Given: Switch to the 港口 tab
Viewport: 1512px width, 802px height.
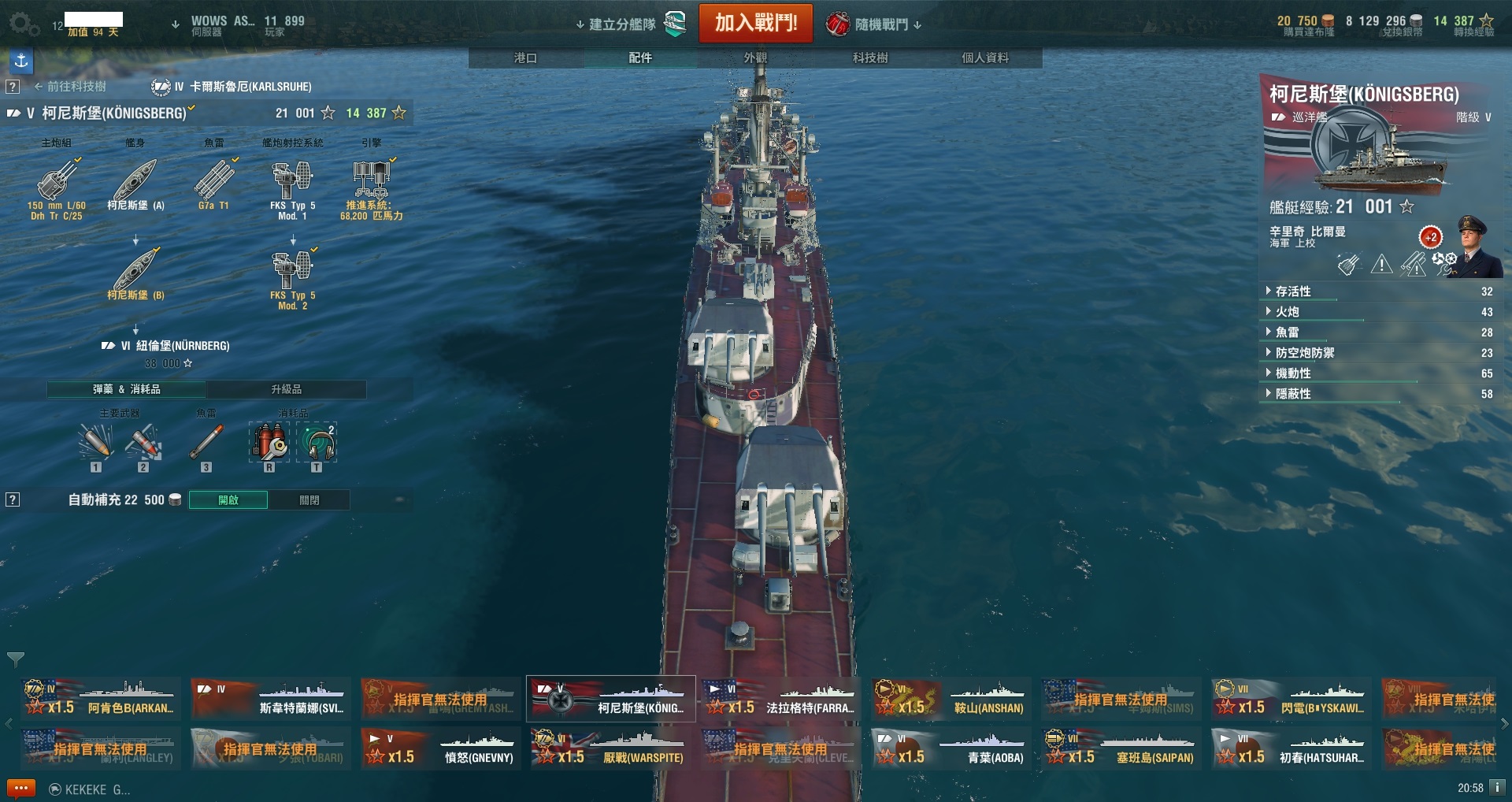Looking at the screenshot, I should (525, 58).
